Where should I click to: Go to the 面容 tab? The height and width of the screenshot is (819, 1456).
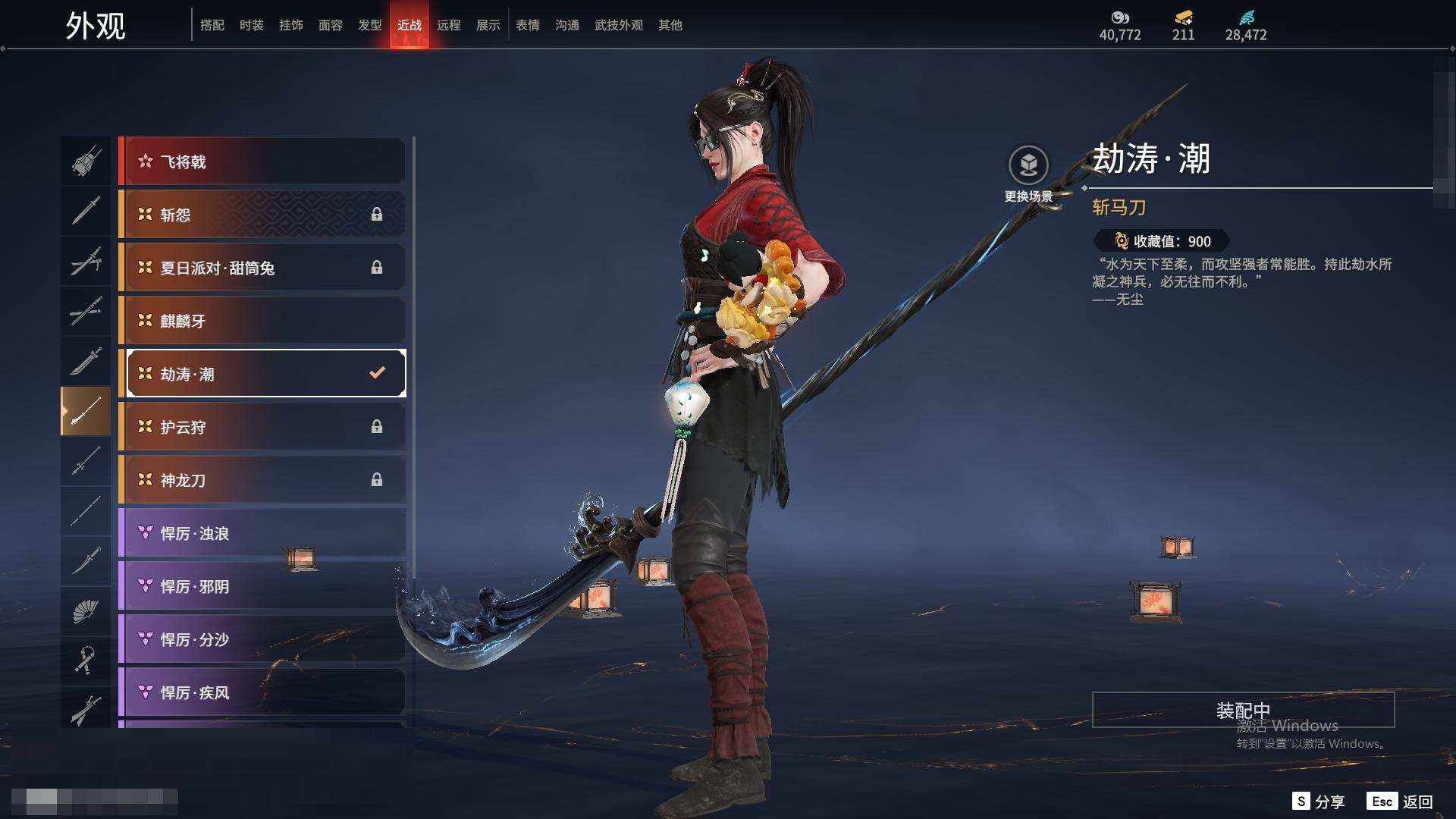[330, 25]
